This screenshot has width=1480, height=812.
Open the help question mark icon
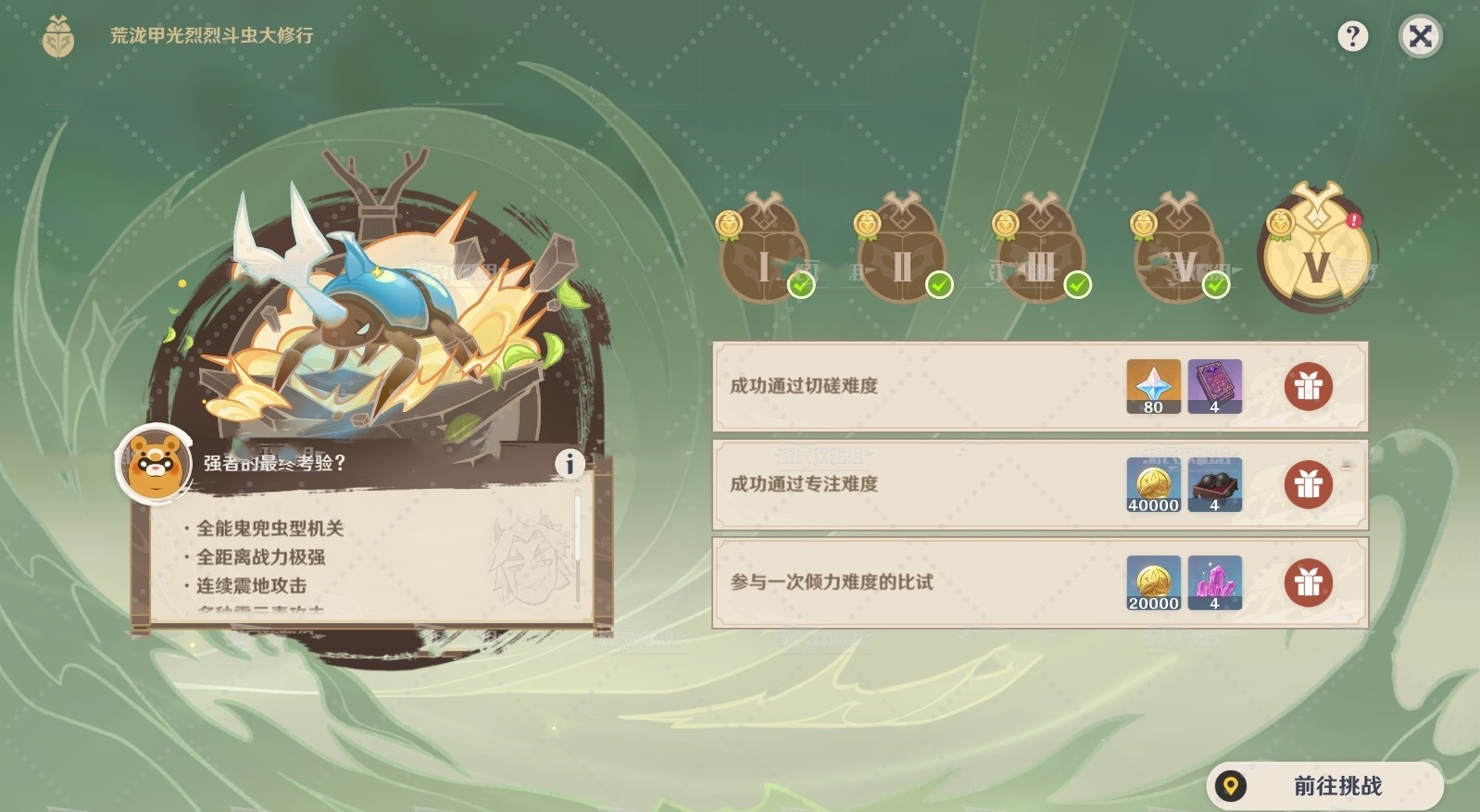click(x=1355, y=35)
